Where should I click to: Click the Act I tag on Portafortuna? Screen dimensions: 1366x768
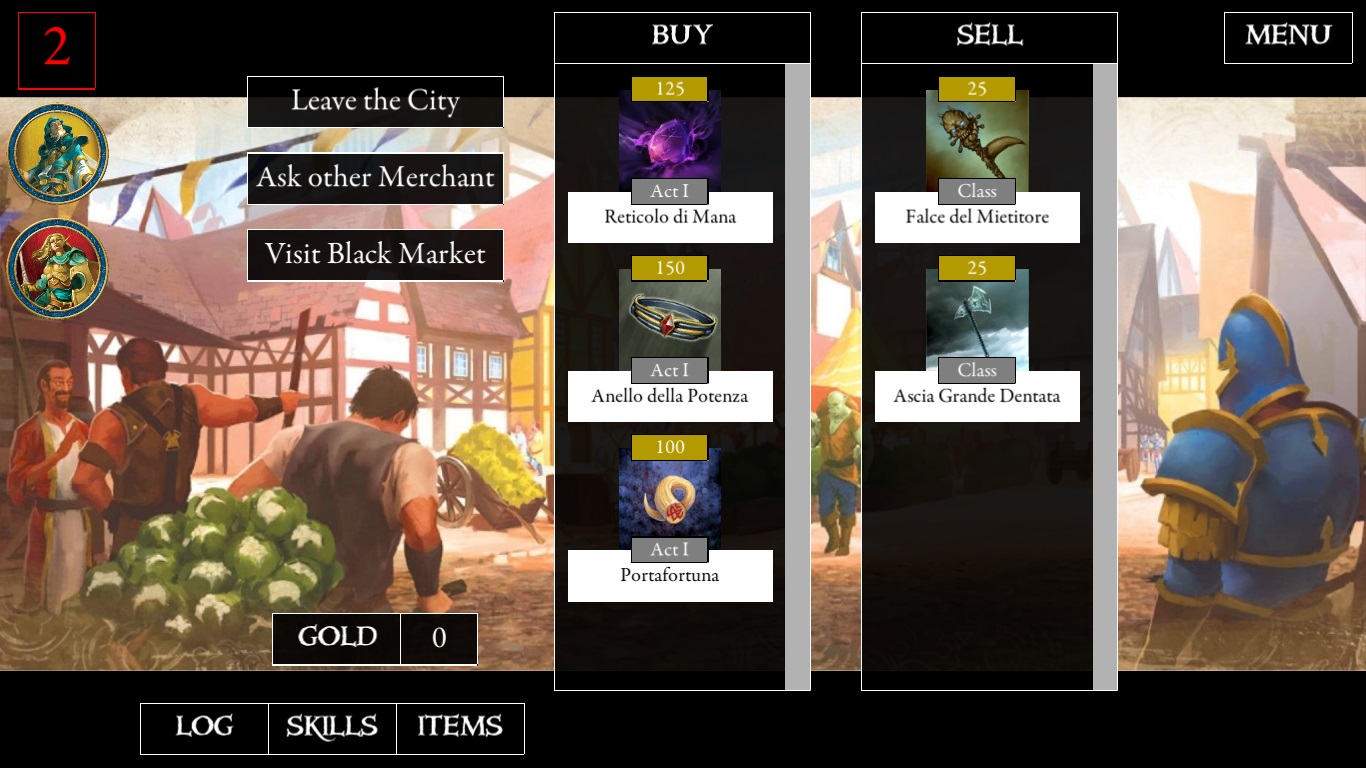669,549
